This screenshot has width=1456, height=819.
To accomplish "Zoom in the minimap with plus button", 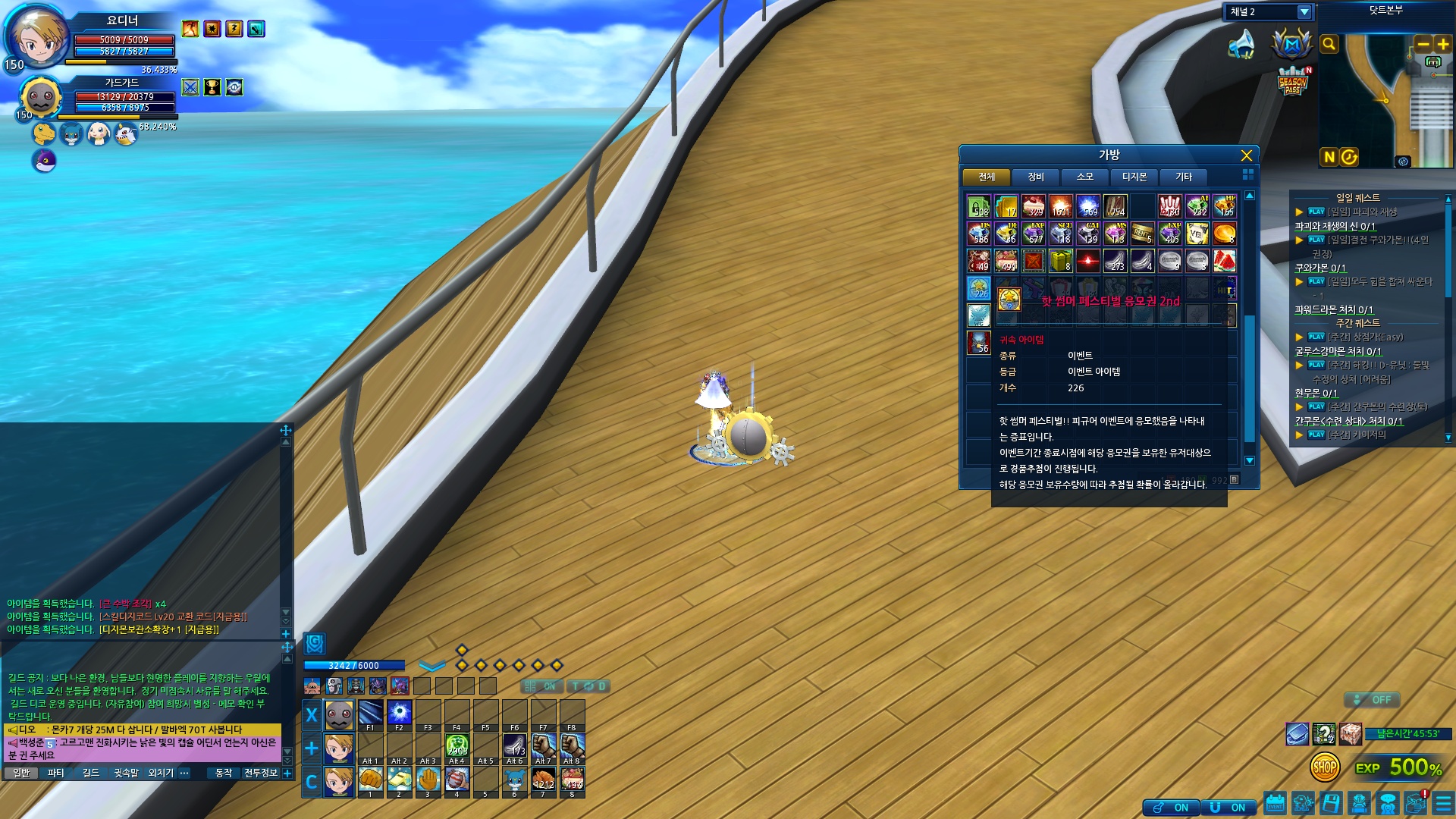I will coord(1442,44).
